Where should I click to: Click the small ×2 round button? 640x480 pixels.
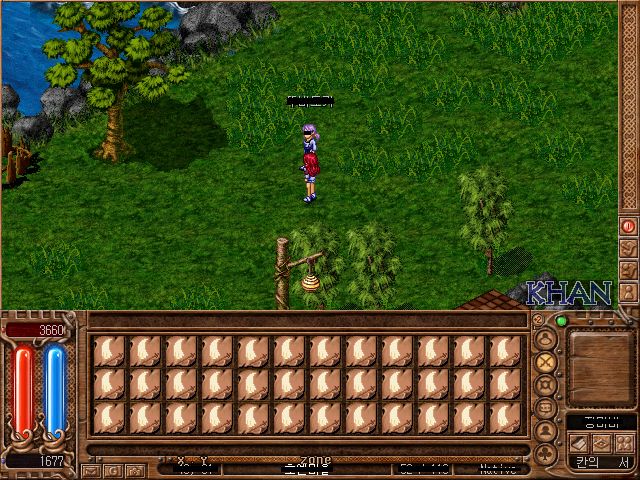(537, 321)
